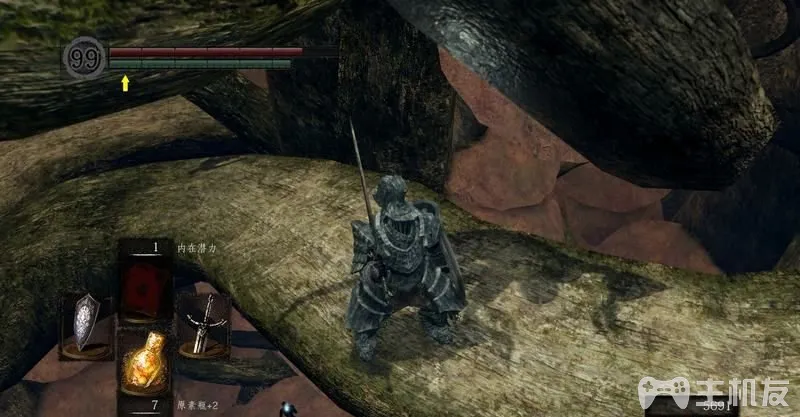Select the shield slot in the equipment HUD

click(85, 324)
